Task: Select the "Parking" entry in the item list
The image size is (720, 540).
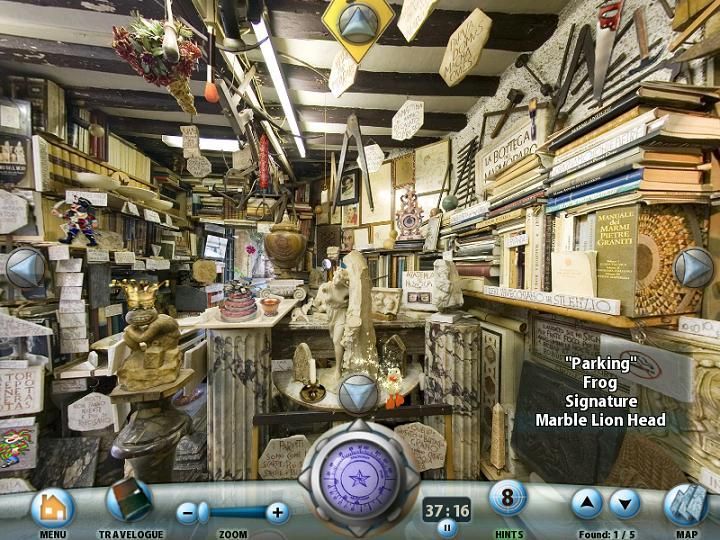Action: (600, 364)
